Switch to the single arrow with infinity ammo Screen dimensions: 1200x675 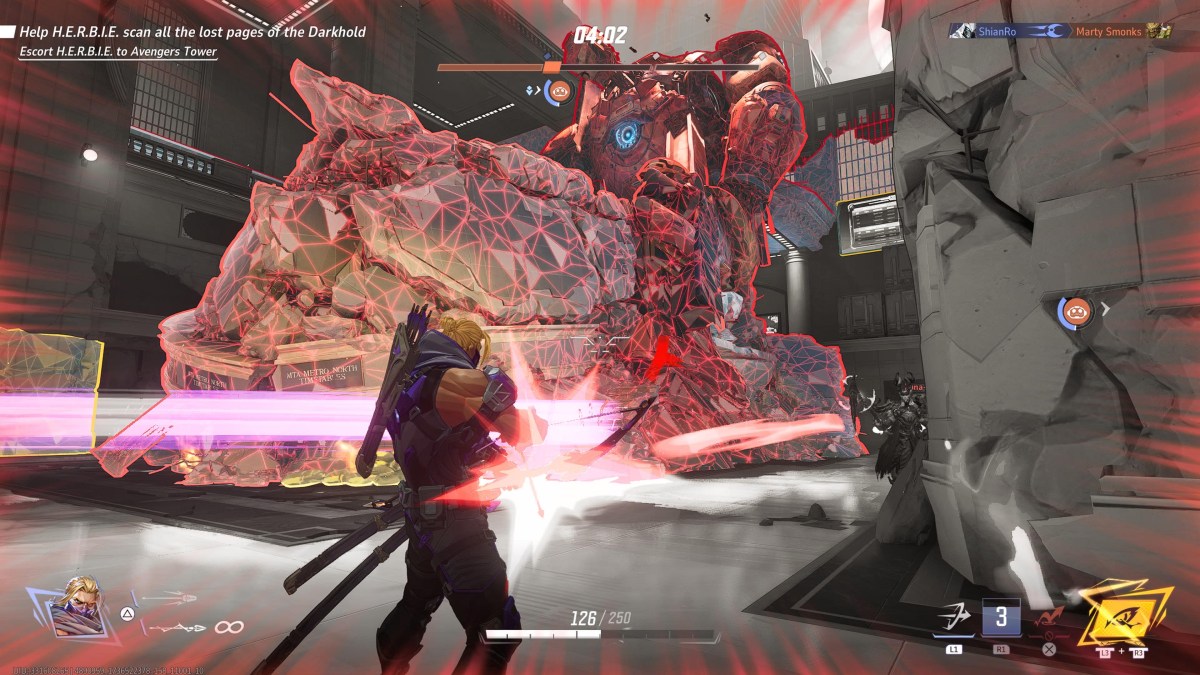pos(190,627)
